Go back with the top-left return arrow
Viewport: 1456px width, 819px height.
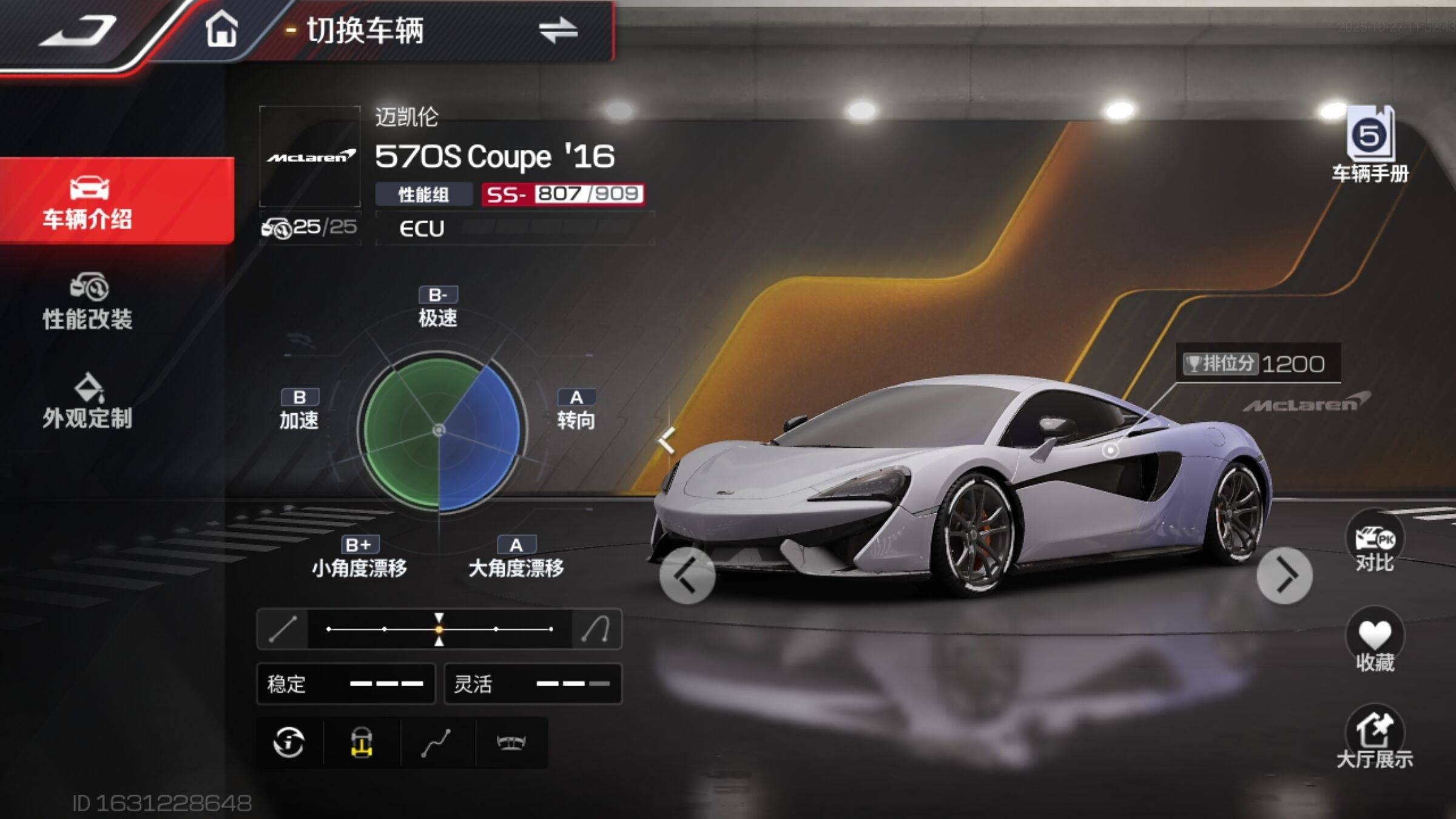click(x=79, y=32)
